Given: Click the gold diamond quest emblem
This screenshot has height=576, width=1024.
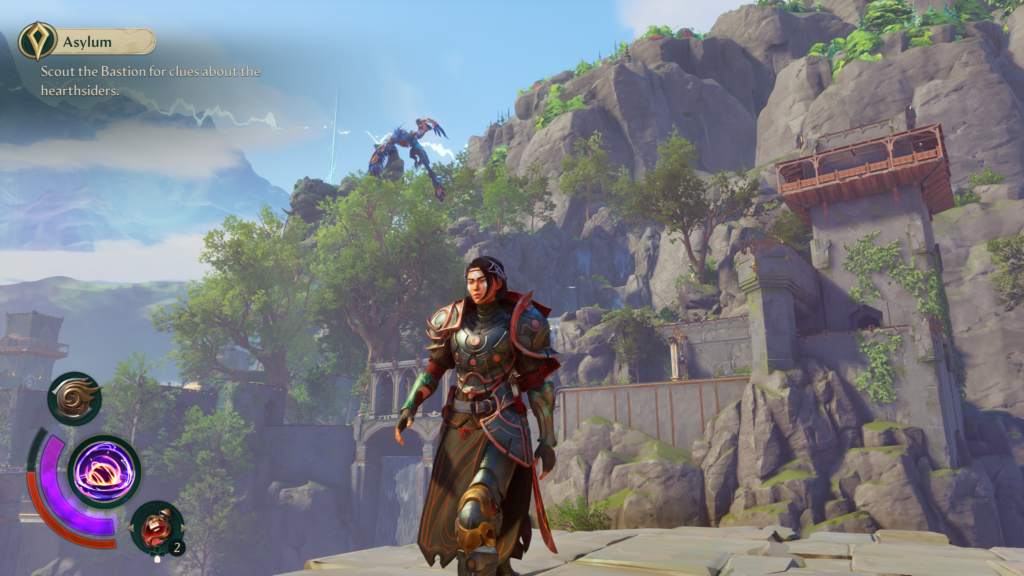Looking at the screenshot, I should (37, 42).
